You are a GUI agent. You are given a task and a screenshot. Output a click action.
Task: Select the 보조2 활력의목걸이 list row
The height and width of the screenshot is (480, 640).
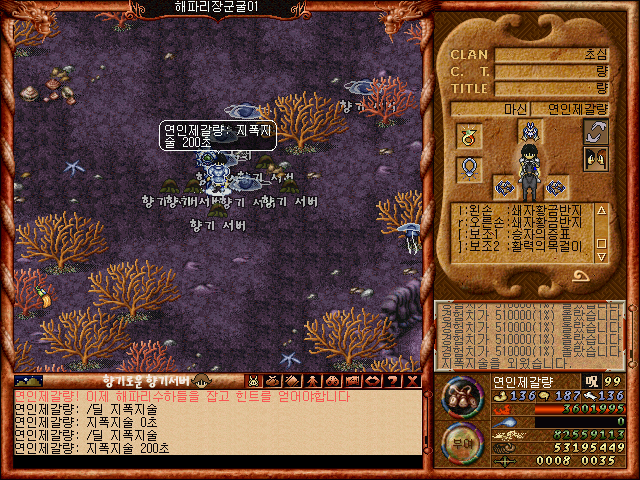click(x=522, y=246)
